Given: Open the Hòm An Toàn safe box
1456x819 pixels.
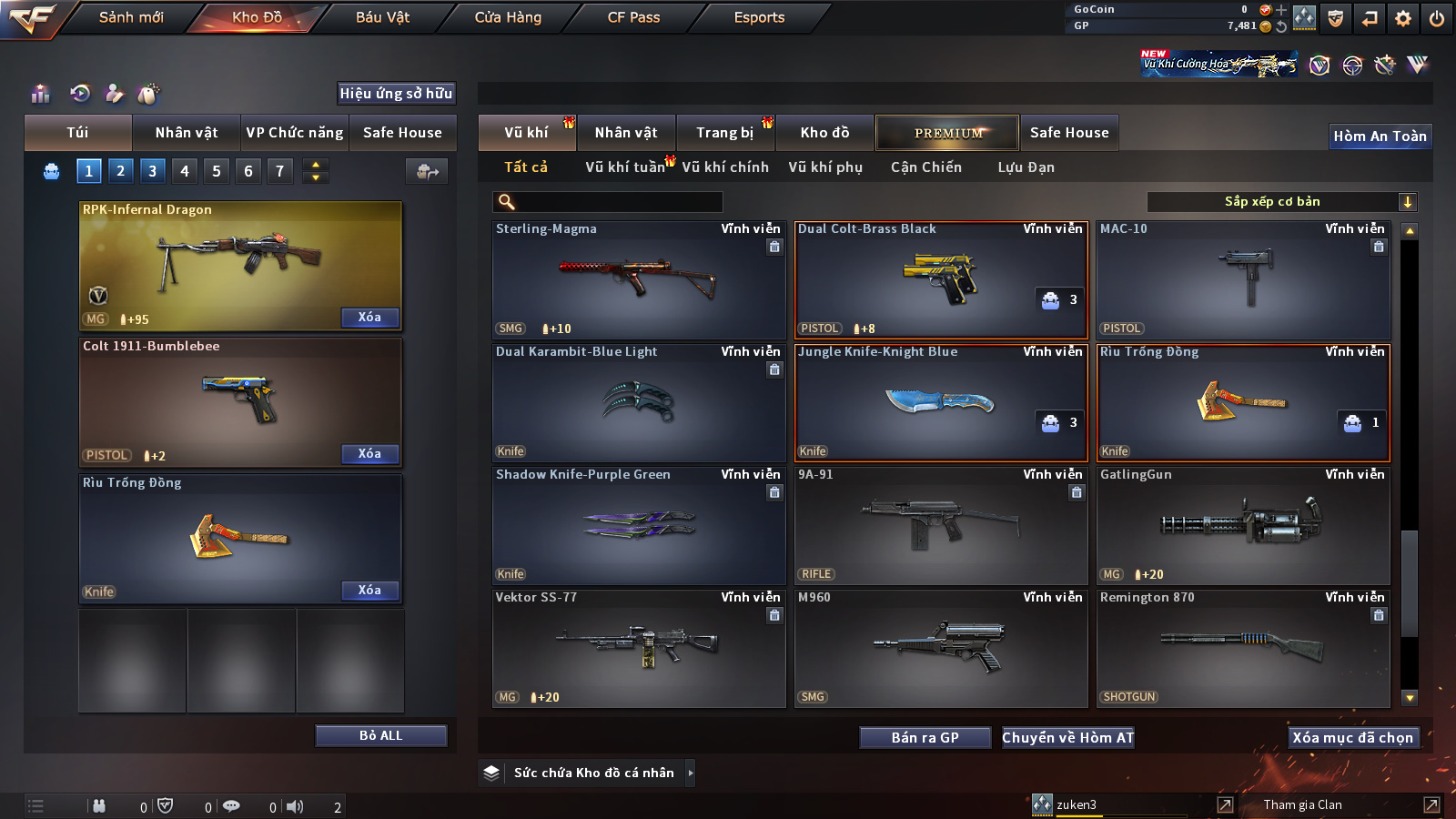Looking at the screenshot, I should click(x=1380, y=136).
